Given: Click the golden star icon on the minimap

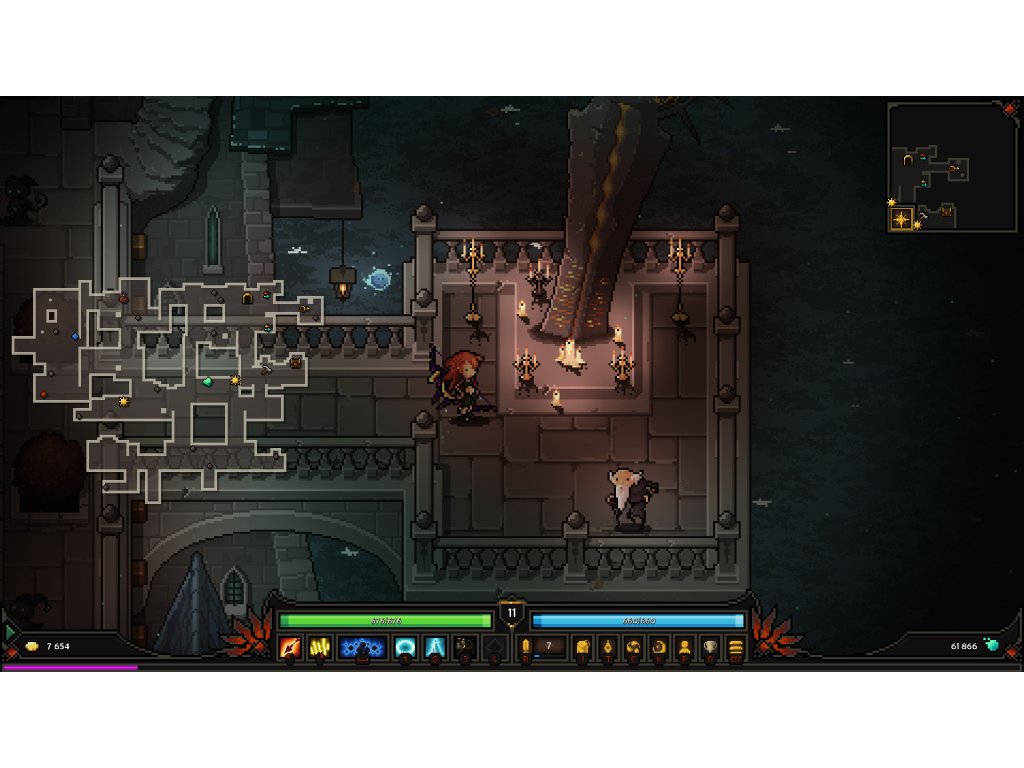Looking at the screenshot, I should [x=902, y=218].
